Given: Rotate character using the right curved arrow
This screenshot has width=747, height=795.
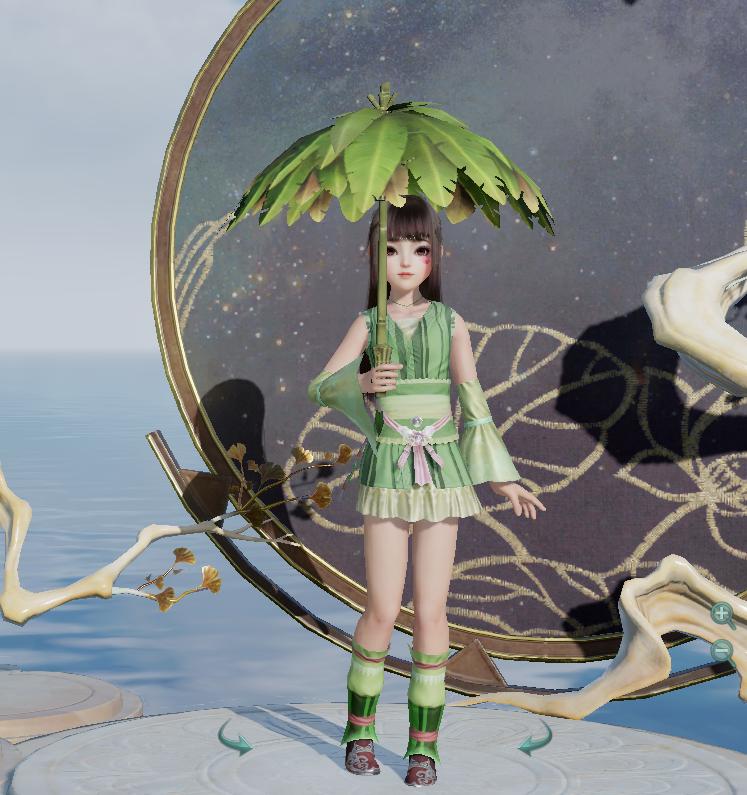Looking at the screenshot, I should click(534, 741).
